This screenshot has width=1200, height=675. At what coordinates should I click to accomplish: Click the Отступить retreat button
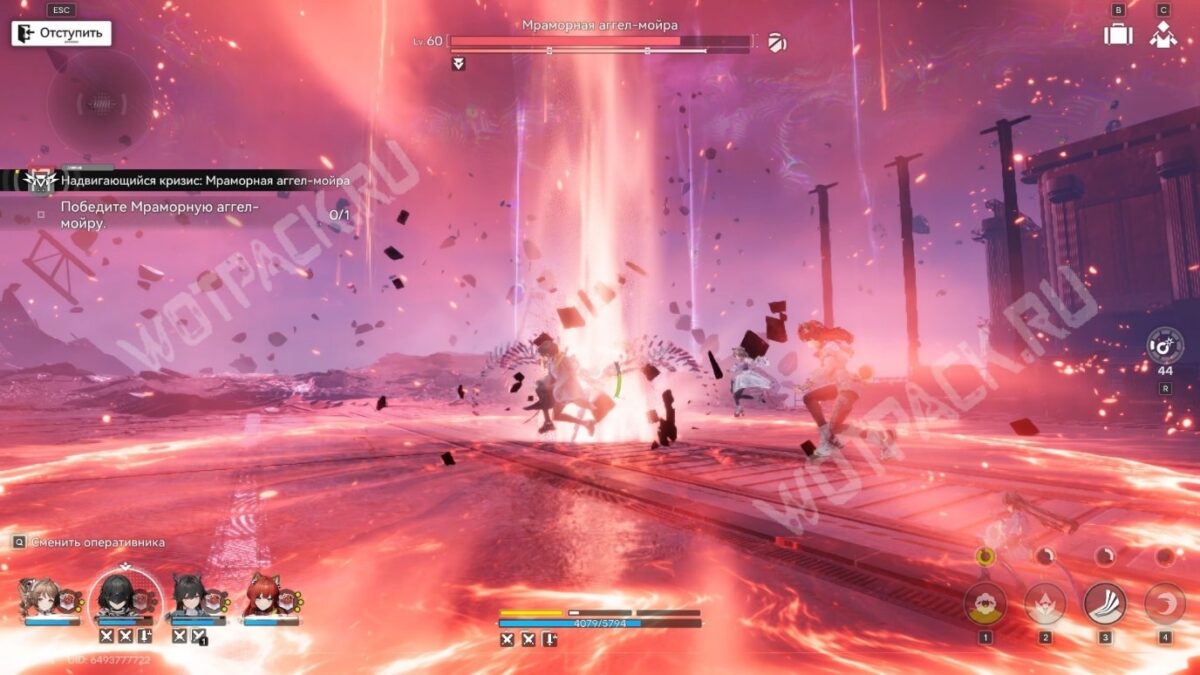pyautogui.click(x=61, y=33)
